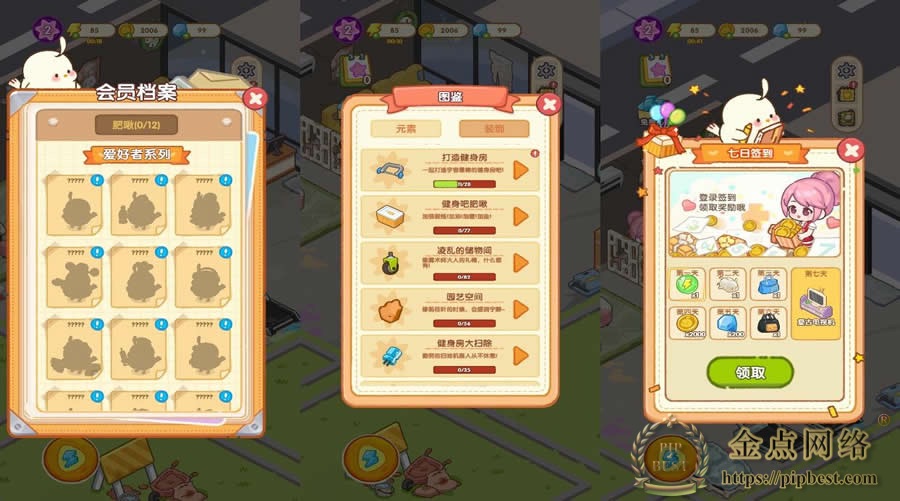Close the 会员档案 member file panel

255,98
